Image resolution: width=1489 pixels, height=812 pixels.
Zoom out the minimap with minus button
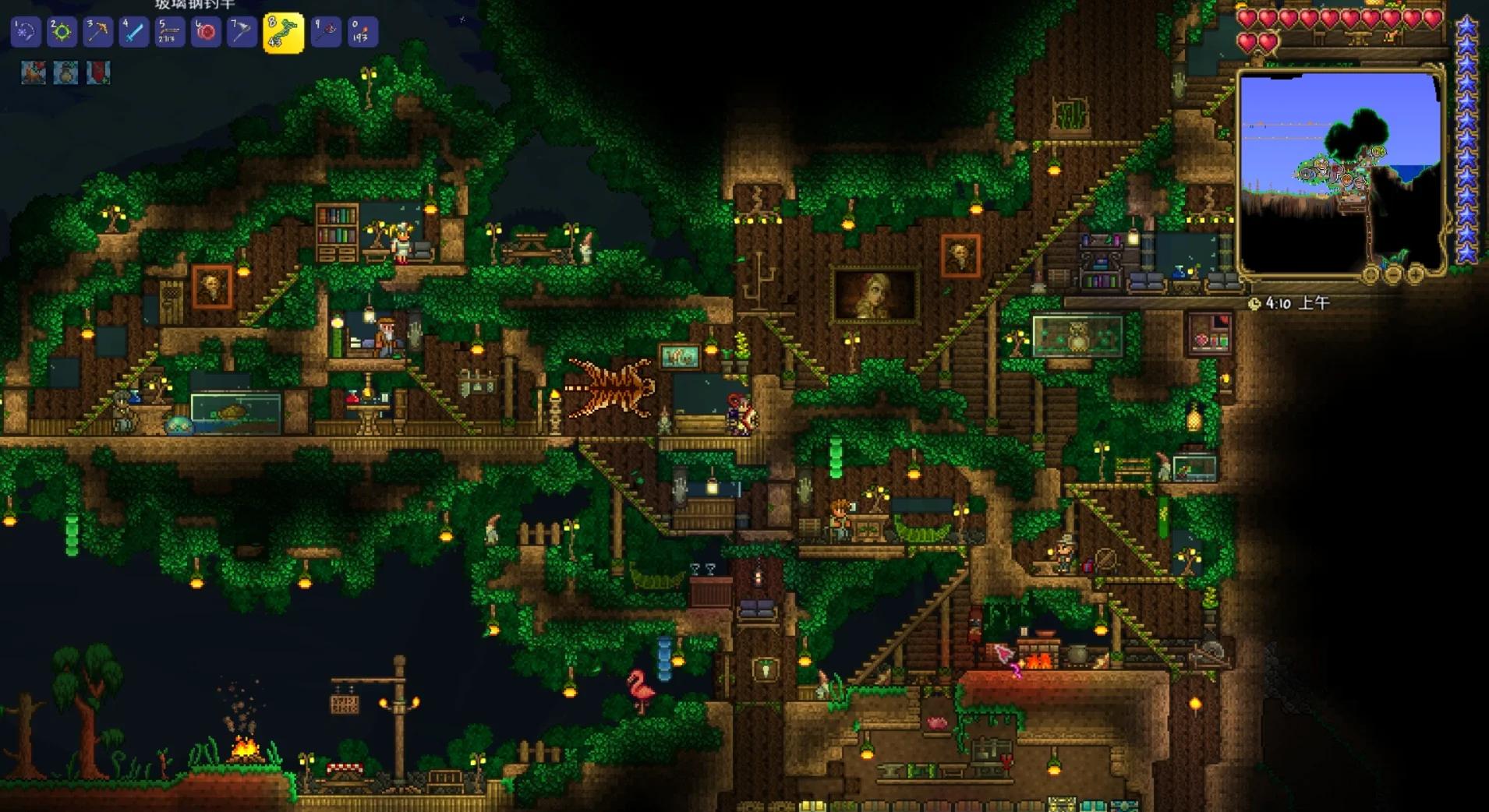coord(1393,274)
